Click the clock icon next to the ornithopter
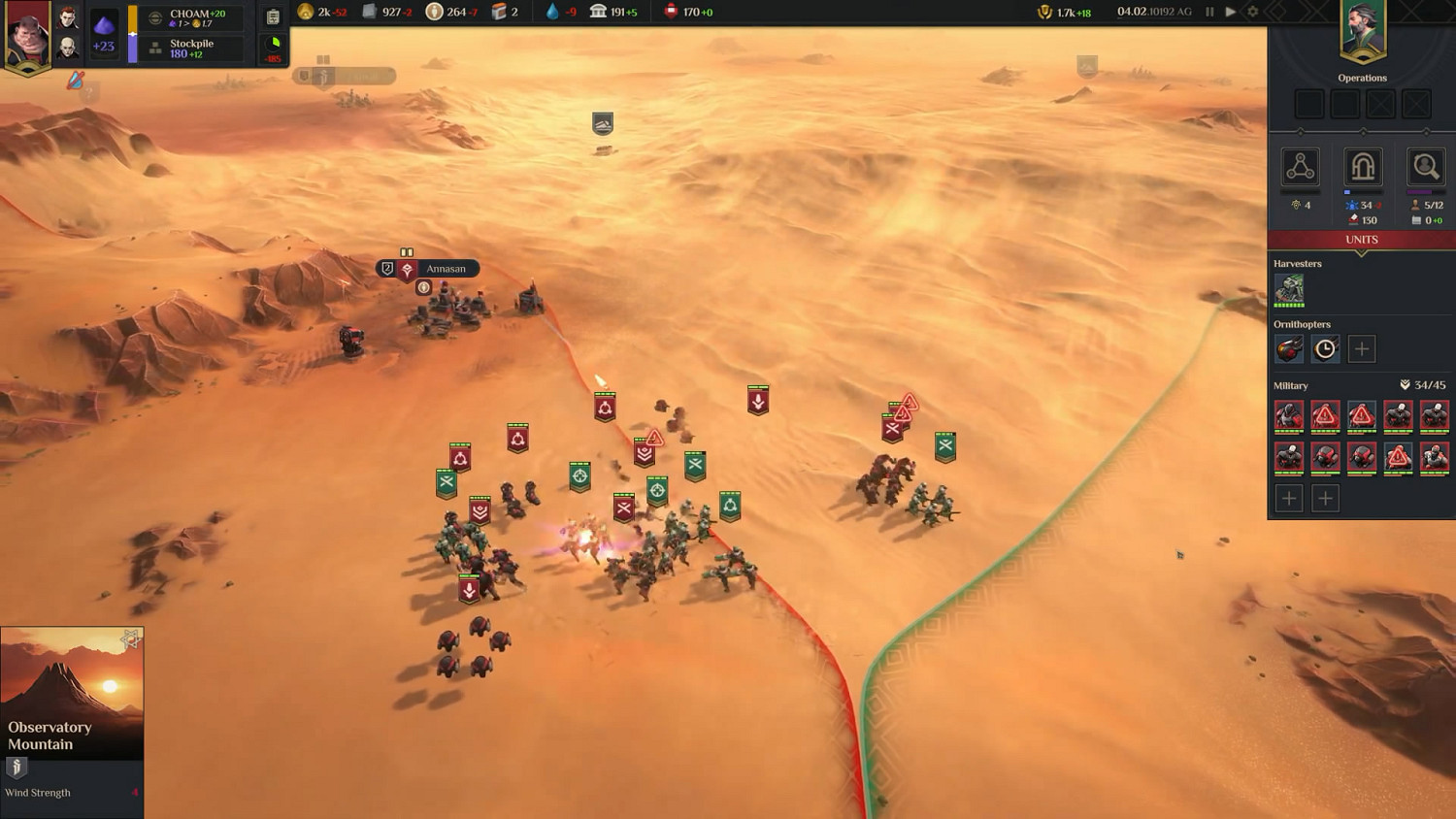This screenshot has height=819, width=1456. pyautogui.click(x=1325, y=347)
